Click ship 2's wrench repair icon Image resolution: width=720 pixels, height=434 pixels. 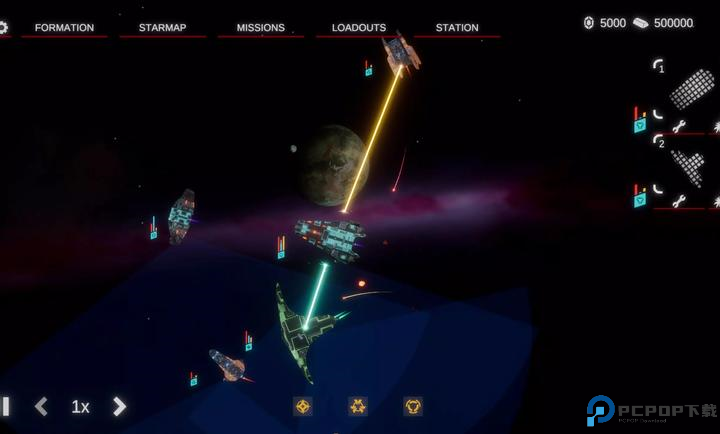coord(679,201)
